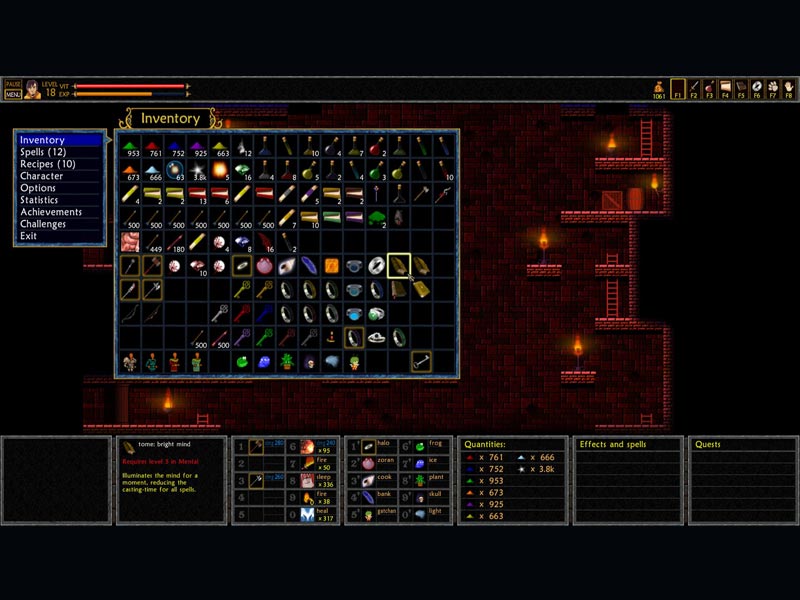Click the MENU button in top bar
800x600 pixels.
[x=13, y=94]
